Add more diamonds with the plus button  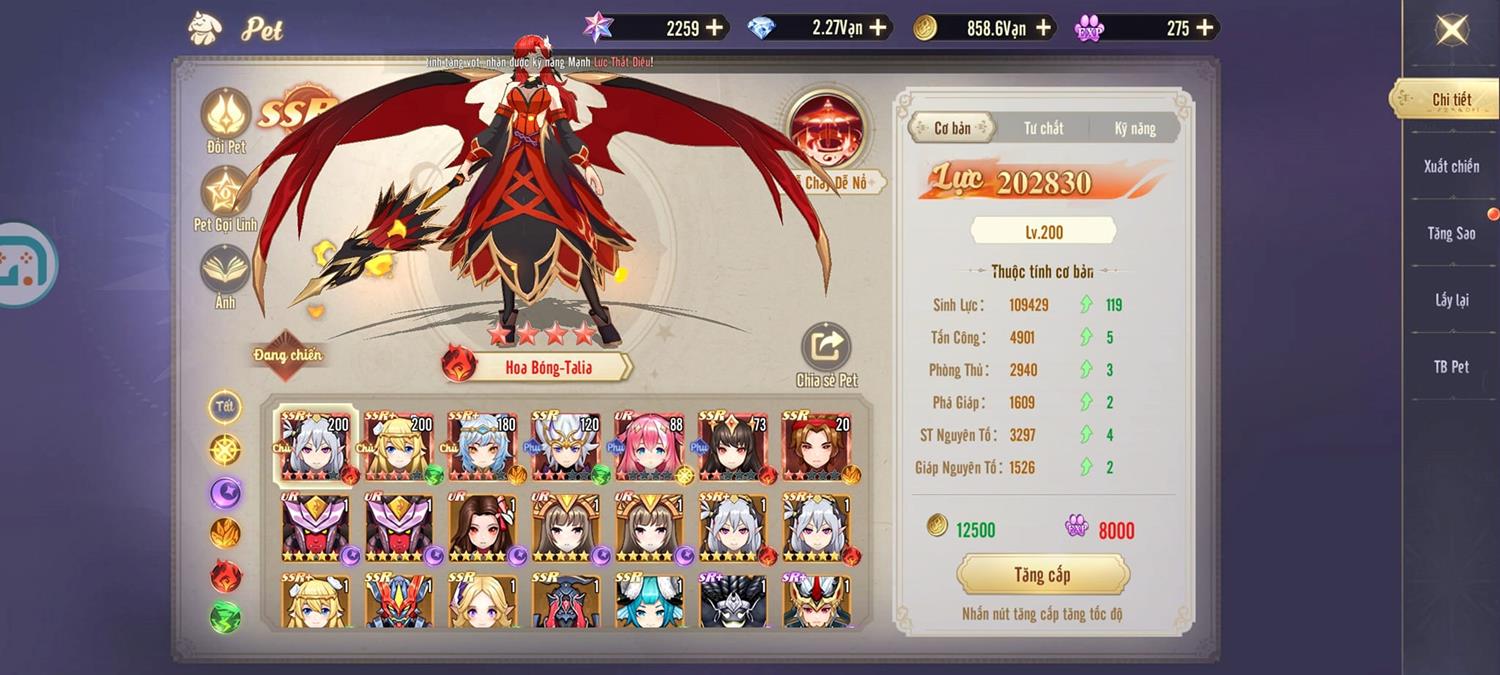coord(878,28)
